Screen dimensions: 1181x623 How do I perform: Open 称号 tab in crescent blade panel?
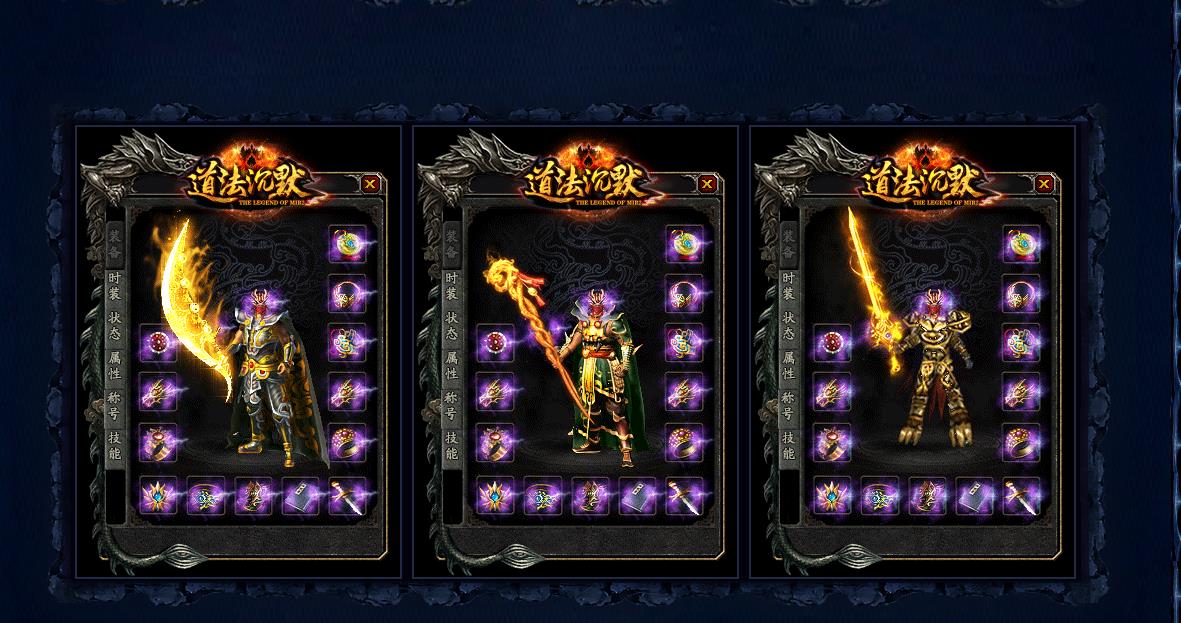(115, 405)
